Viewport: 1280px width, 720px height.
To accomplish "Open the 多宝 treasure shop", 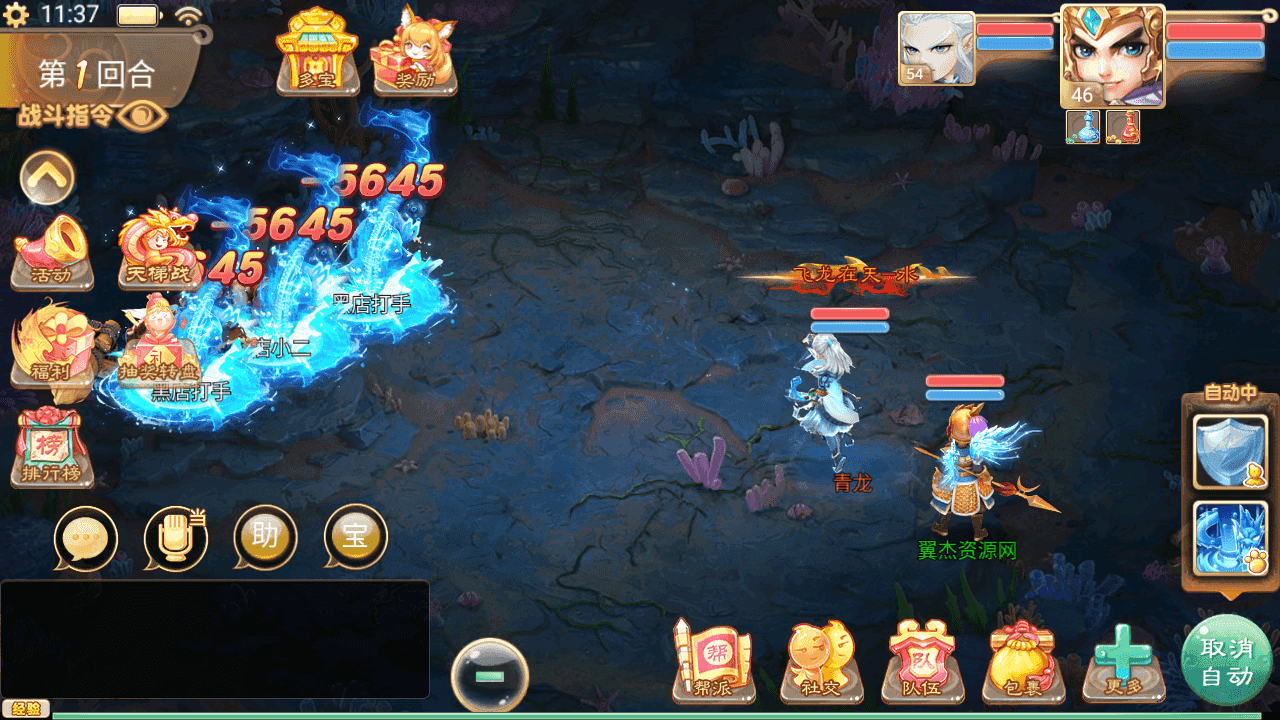I will point(317,52).
